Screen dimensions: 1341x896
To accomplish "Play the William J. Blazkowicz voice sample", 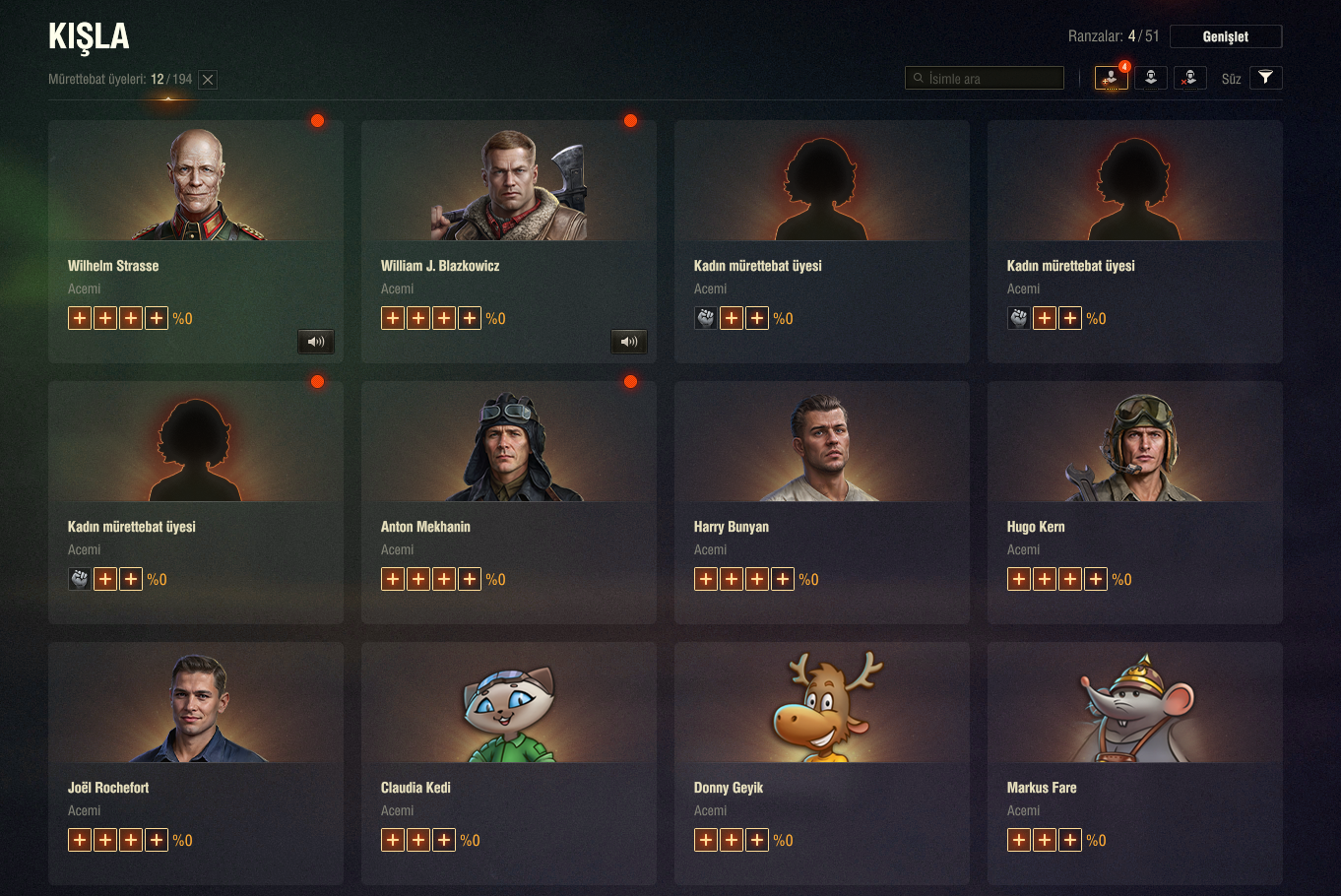I will coord(629,342).
